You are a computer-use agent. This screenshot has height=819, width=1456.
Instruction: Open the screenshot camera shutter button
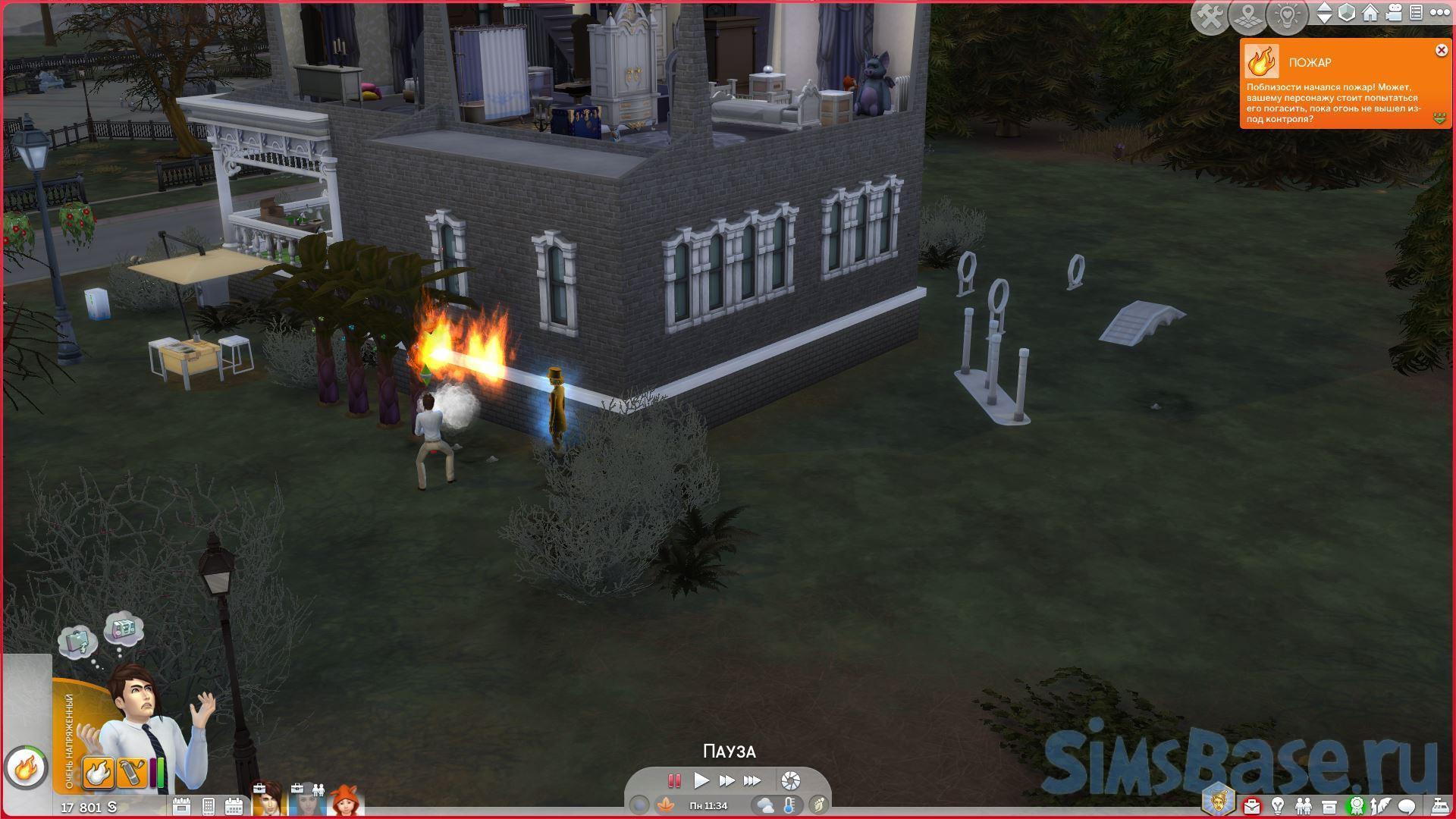coord(790,780)
